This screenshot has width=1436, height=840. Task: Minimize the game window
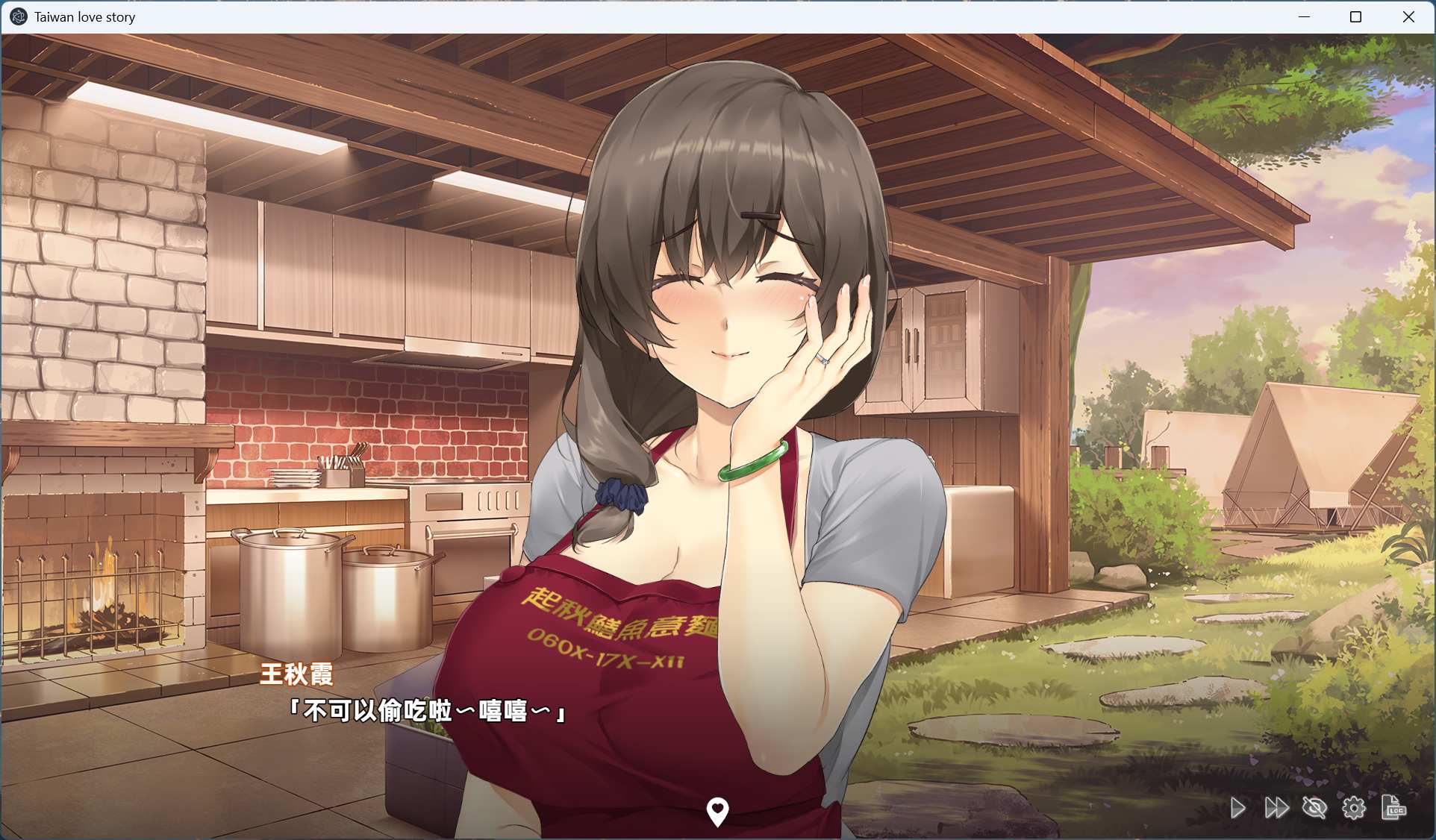(x=1305, y=16)
